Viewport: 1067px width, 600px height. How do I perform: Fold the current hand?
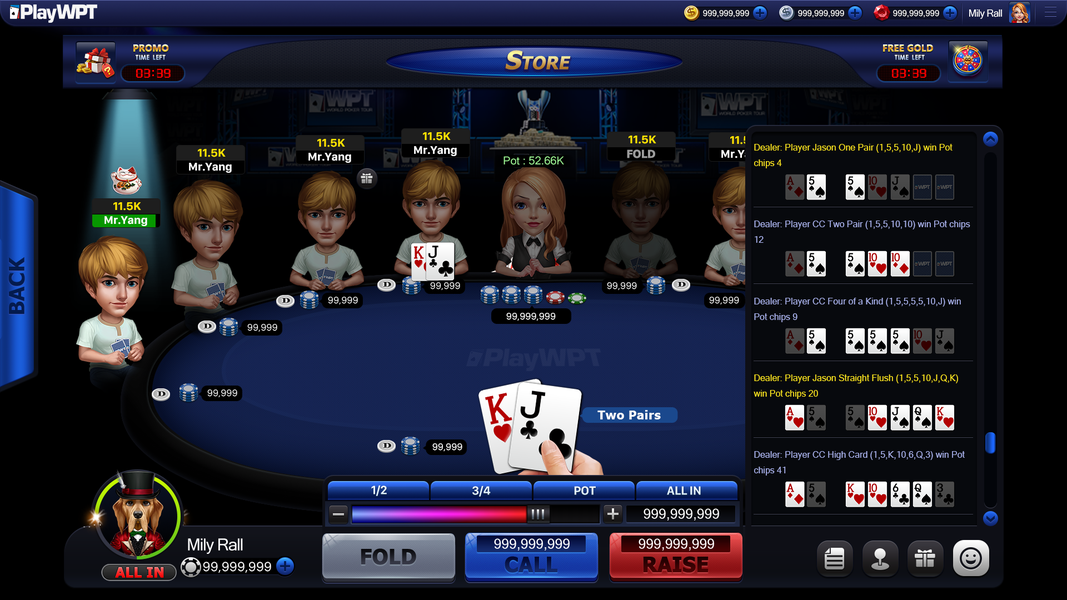pos(388,556)
